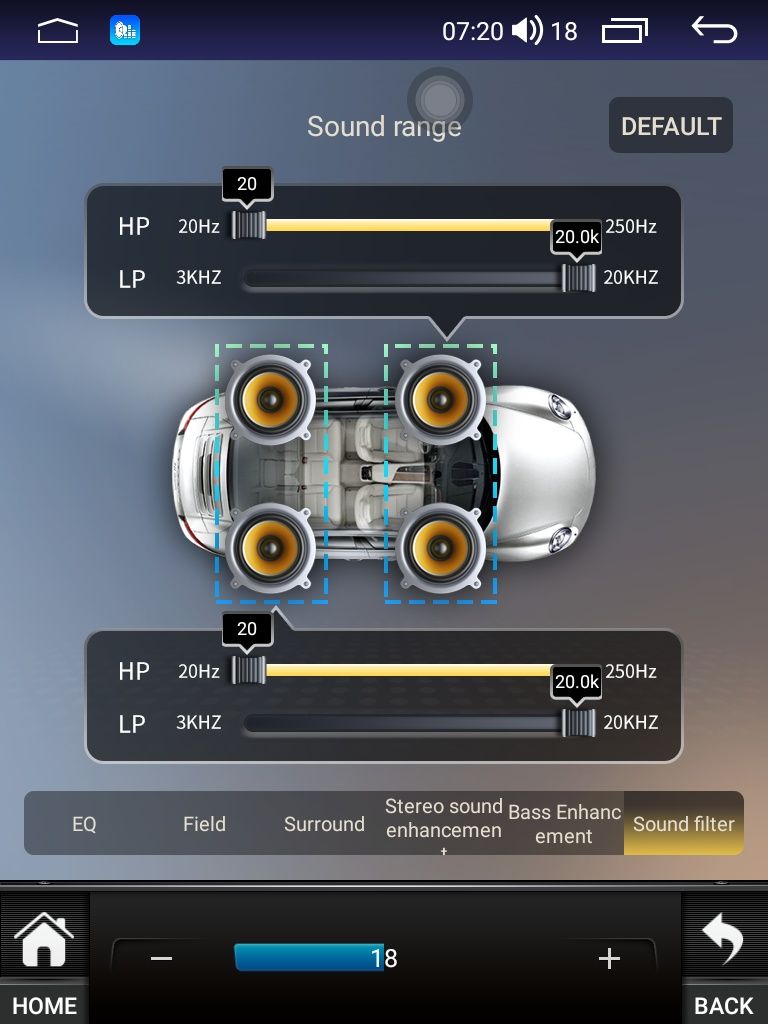
Task: Switch to the Bass Enhancement tab
Action: (564, 824)
